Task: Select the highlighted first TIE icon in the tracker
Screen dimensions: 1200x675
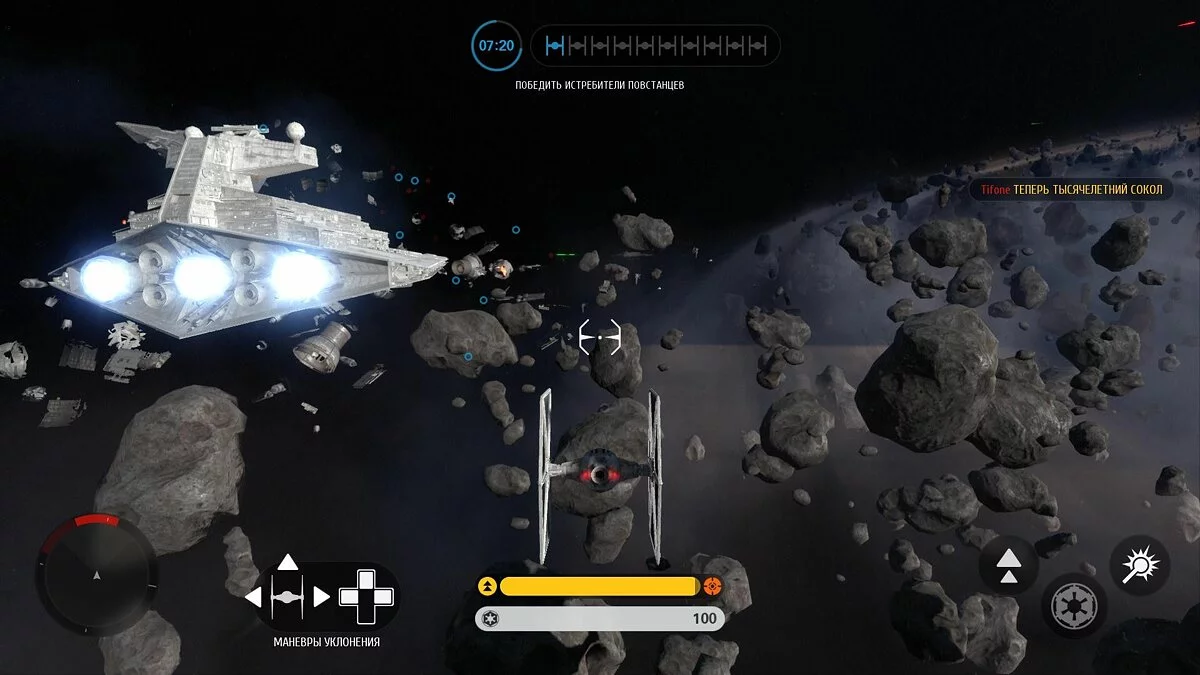Action: (x=556, y=46)
